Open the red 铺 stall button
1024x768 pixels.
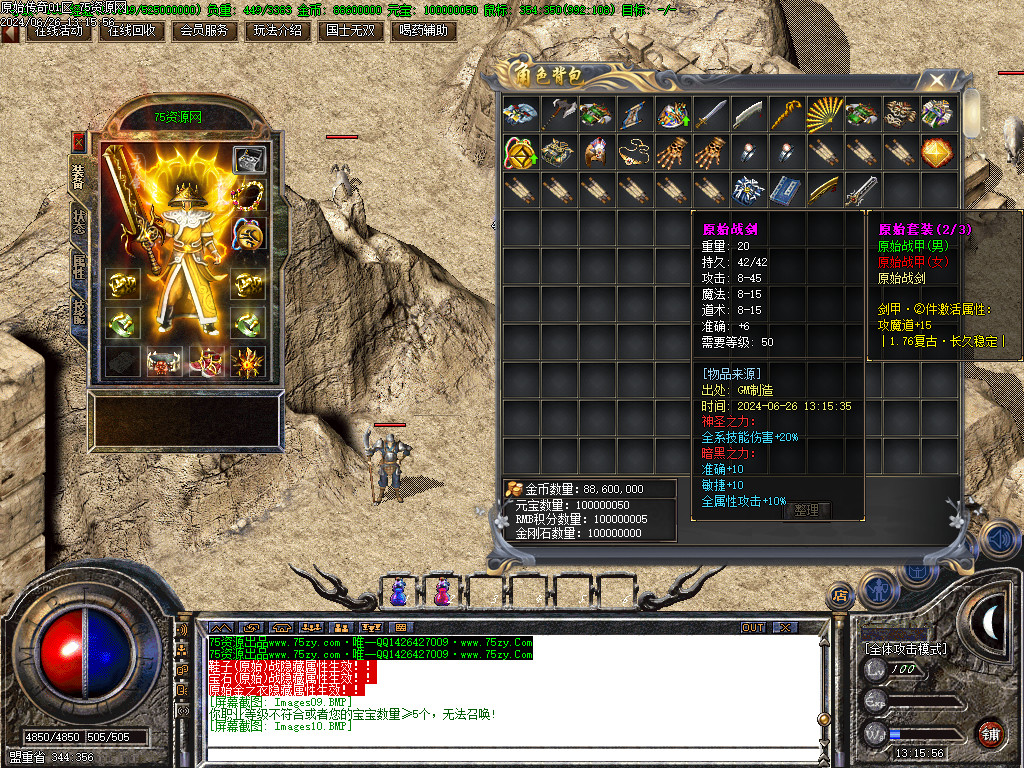(990, 733)
